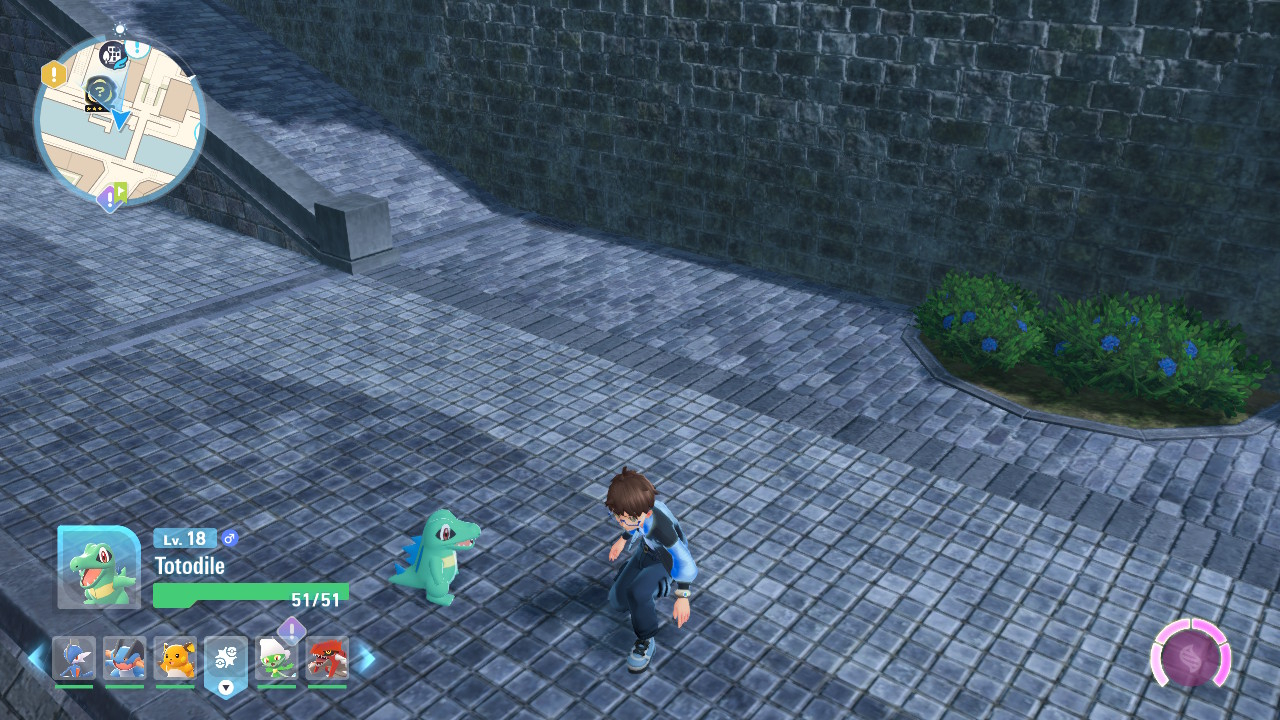This screenshot has width=1280, height=720.
Task: Select the yellow hexagon exclamation map marker
Action: point(53,74)
